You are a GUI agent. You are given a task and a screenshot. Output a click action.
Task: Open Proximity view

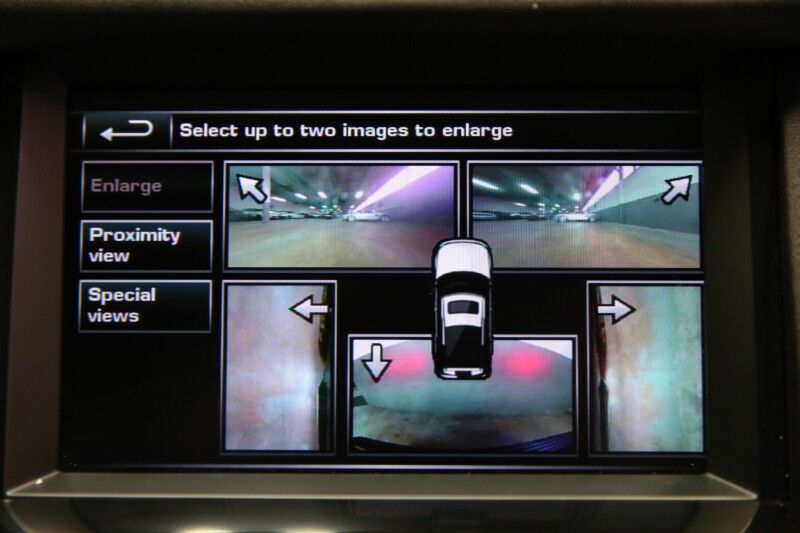pos(146,245)
